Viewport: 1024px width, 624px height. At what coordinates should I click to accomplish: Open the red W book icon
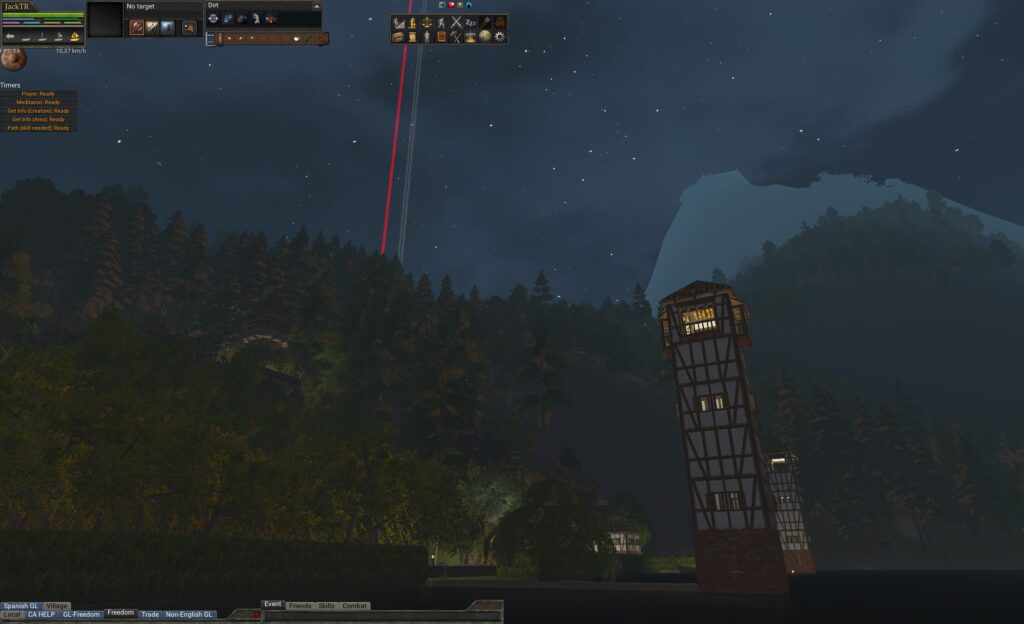[441, 36]
